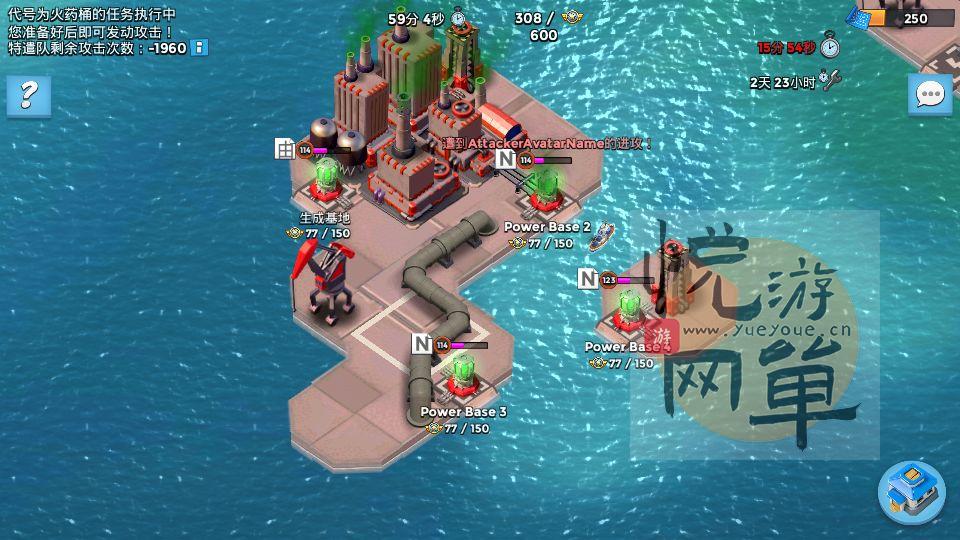
Task: Return home via the blue building button
Action: pyautogui.click(x=911, y=491)
